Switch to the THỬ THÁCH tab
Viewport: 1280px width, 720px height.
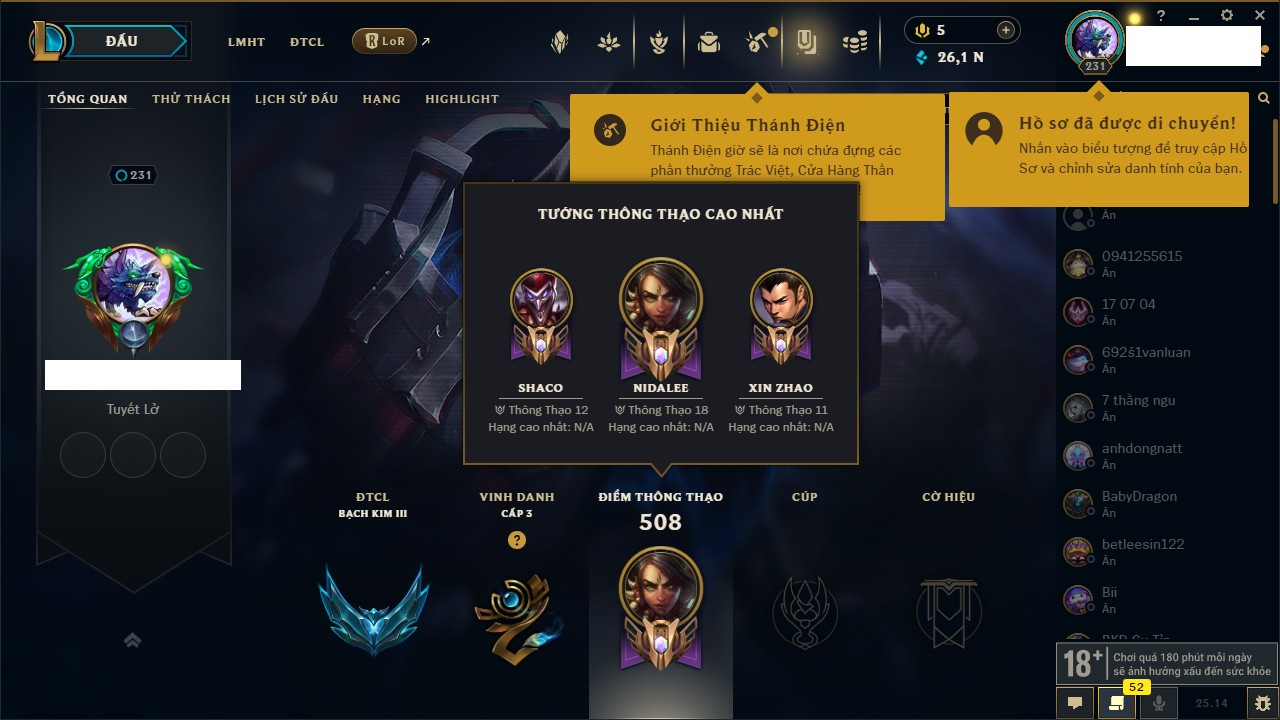coord(191,99)
